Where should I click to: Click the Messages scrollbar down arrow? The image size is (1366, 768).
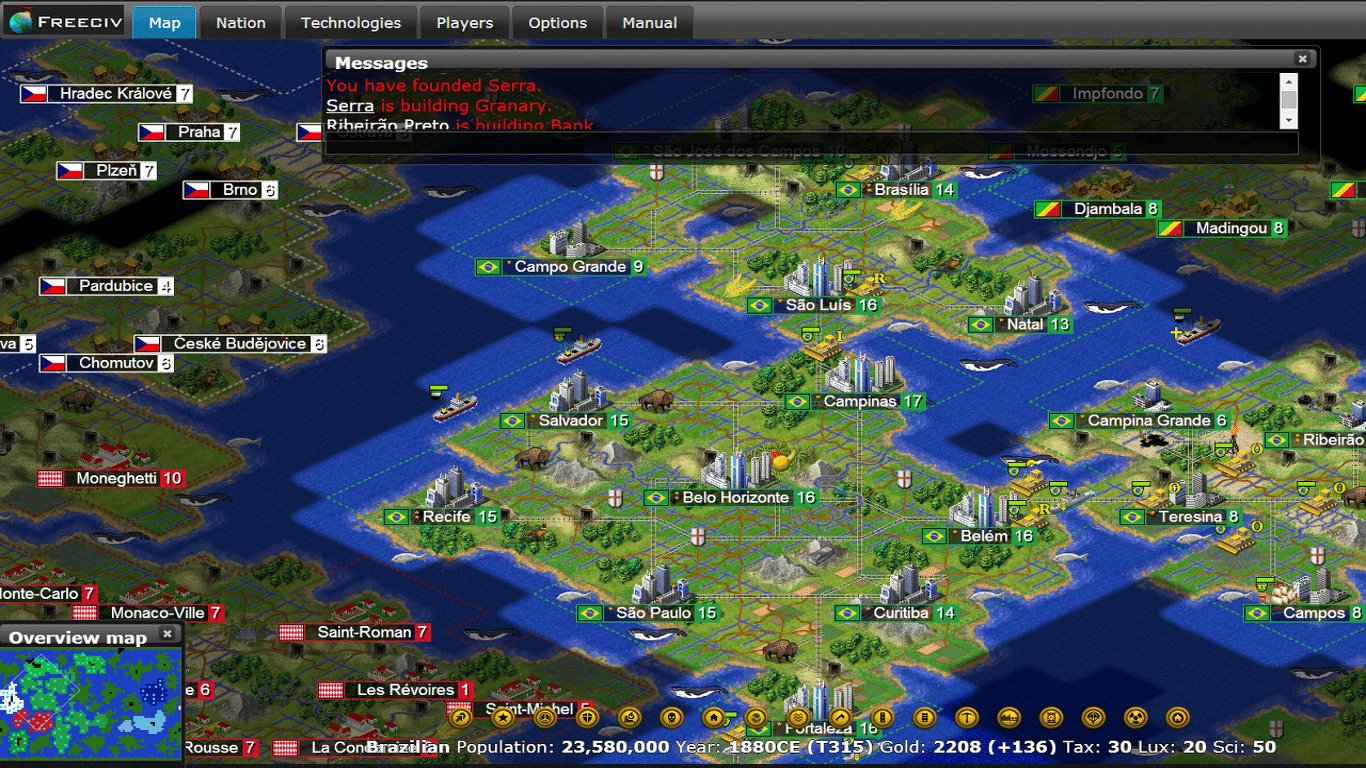click(1289, 120)
